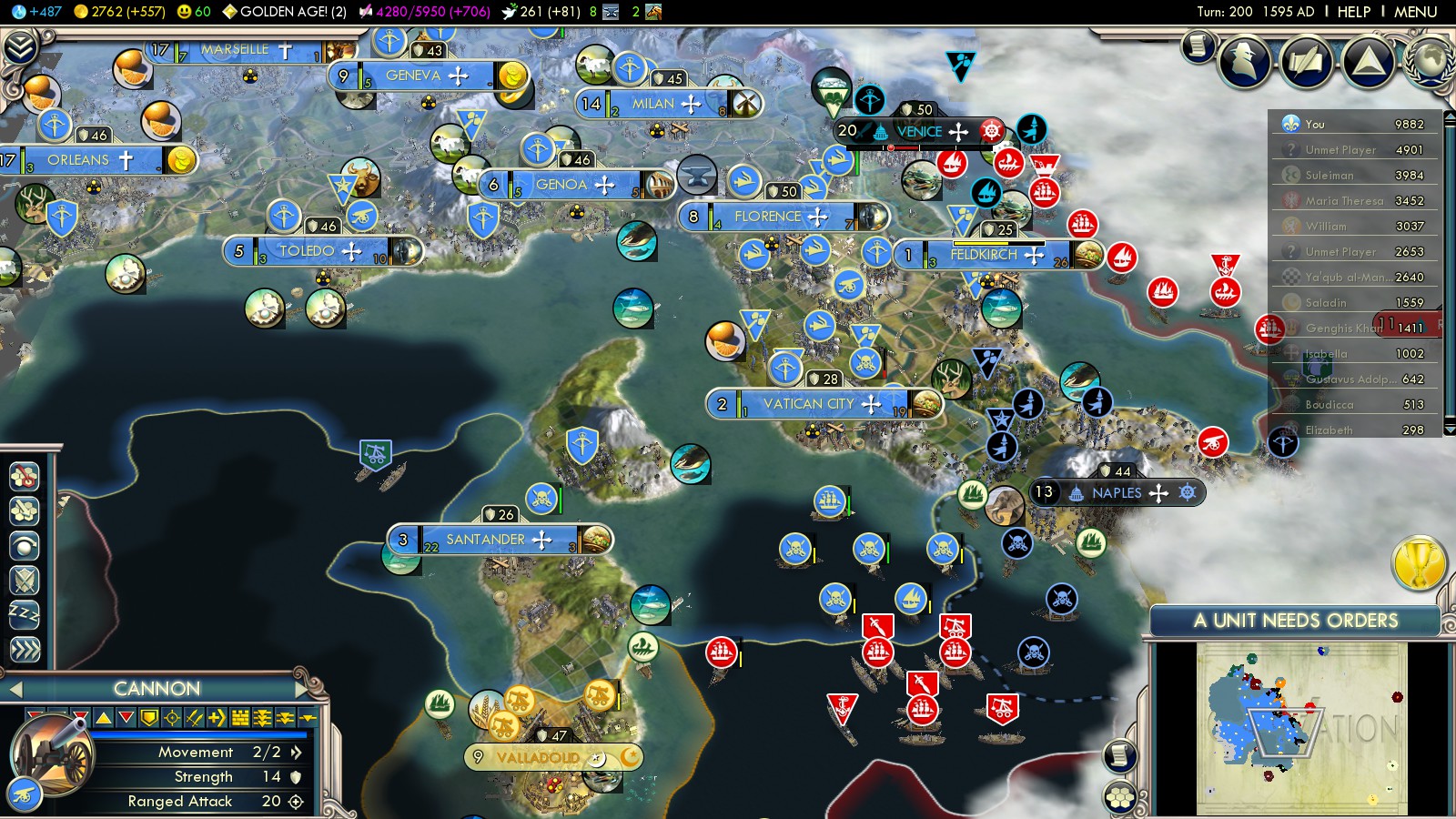Screen dimensions: 1456x819
Task: Put the Cannon to sleep
Action: [x=25, y=614]
